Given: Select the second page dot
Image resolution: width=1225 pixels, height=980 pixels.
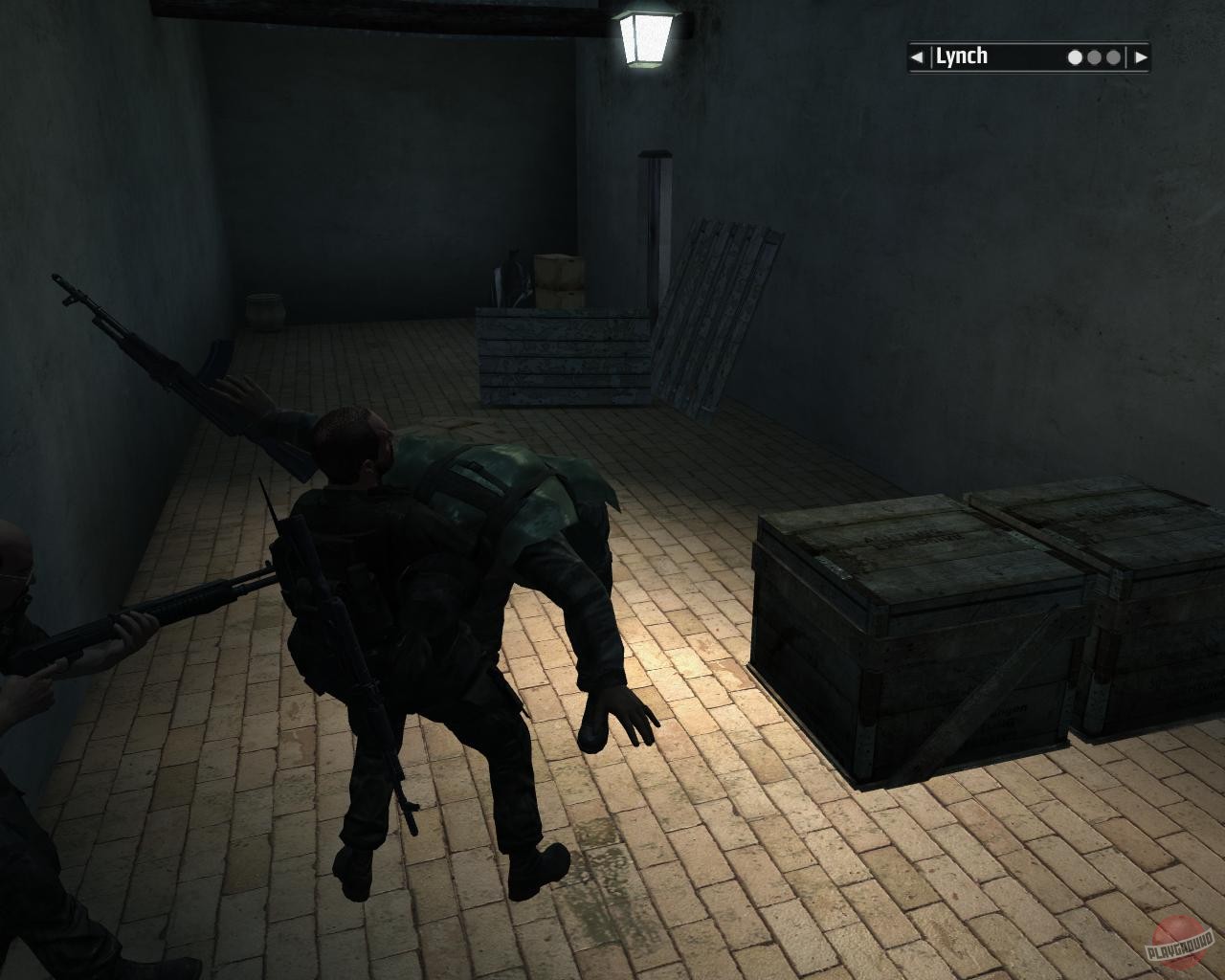Looking at the screenshot, I should (x=1093, y=56).
